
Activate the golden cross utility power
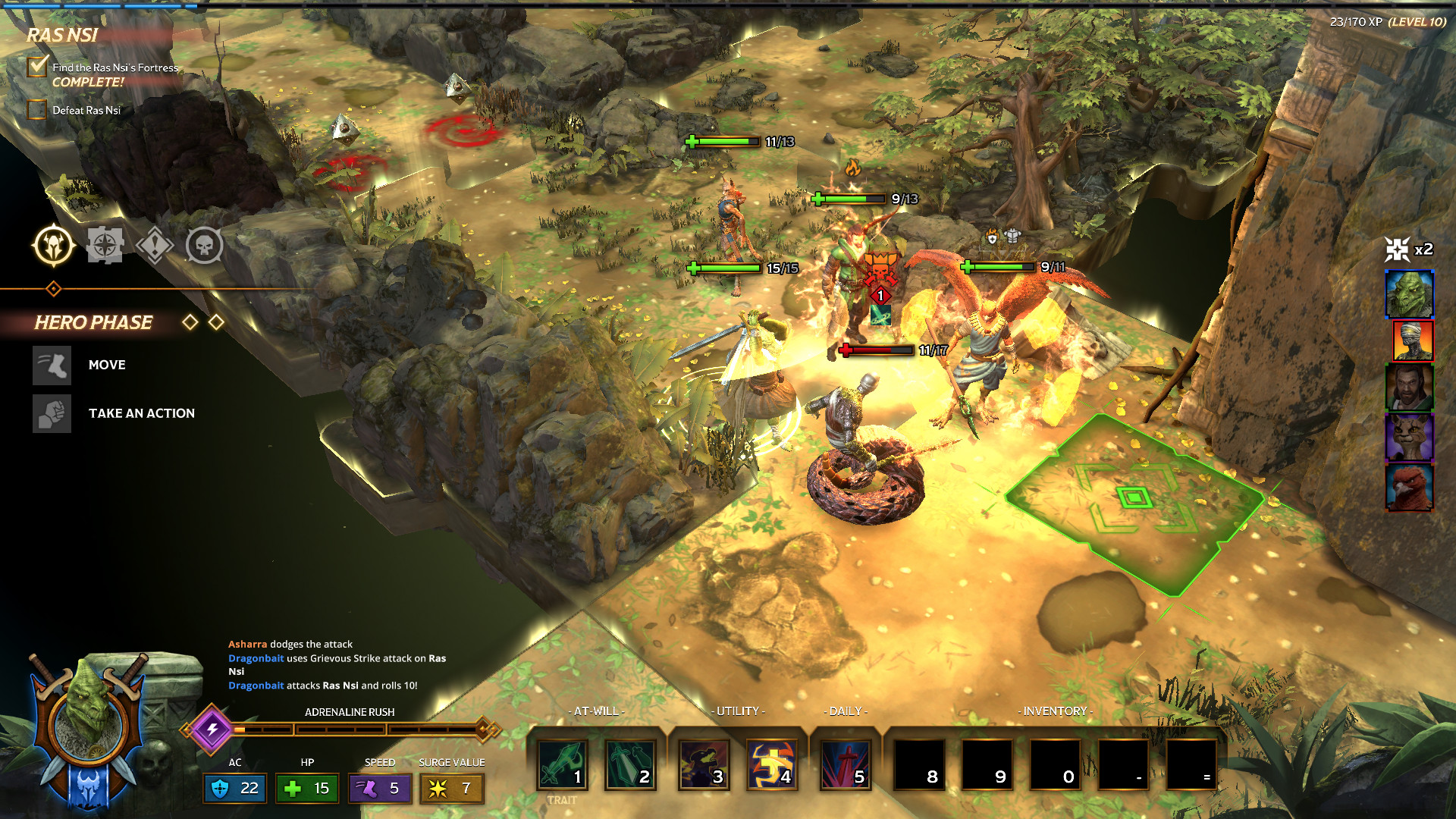click(x=772, y=764)
